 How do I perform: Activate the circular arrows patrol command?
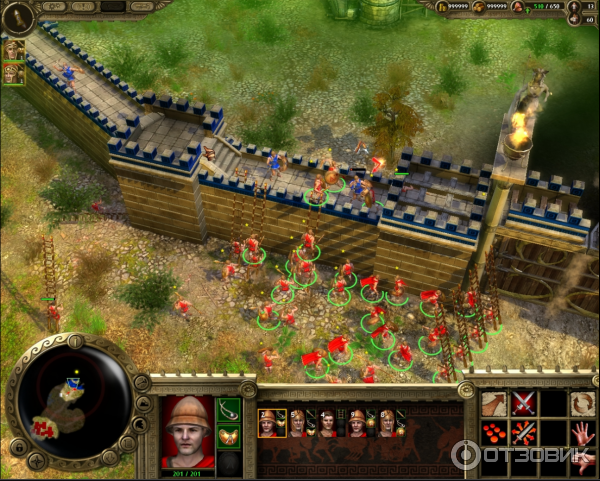[582, 404]
